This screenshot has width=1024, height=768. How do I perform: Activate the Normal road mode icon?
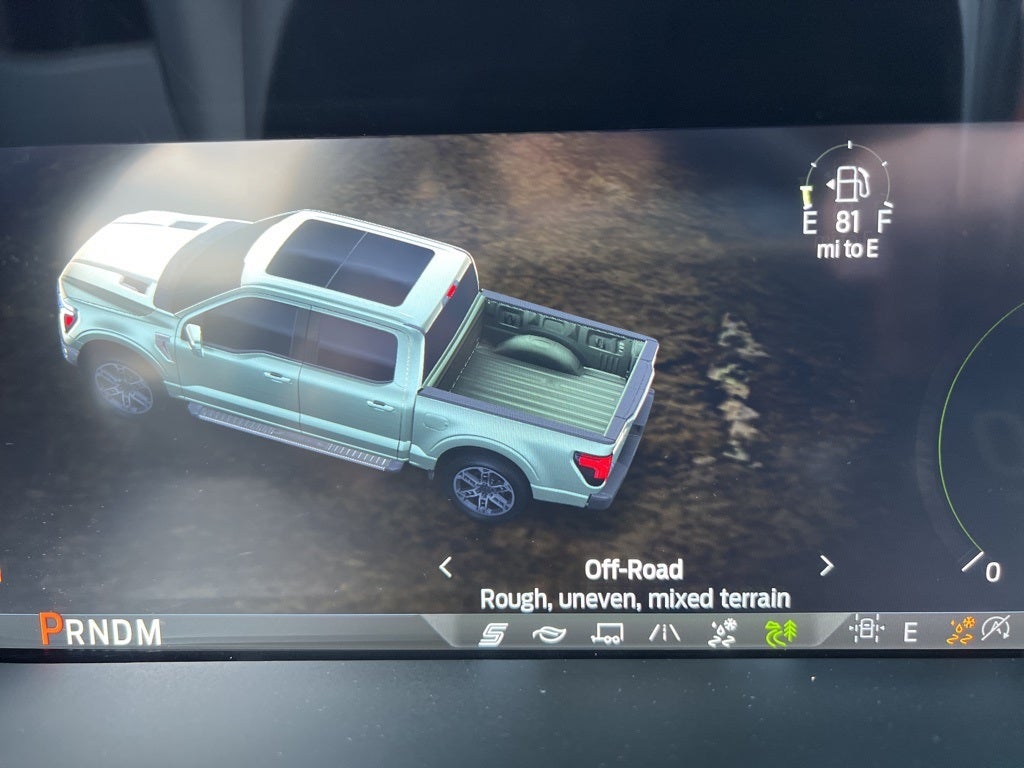[664, 633]
